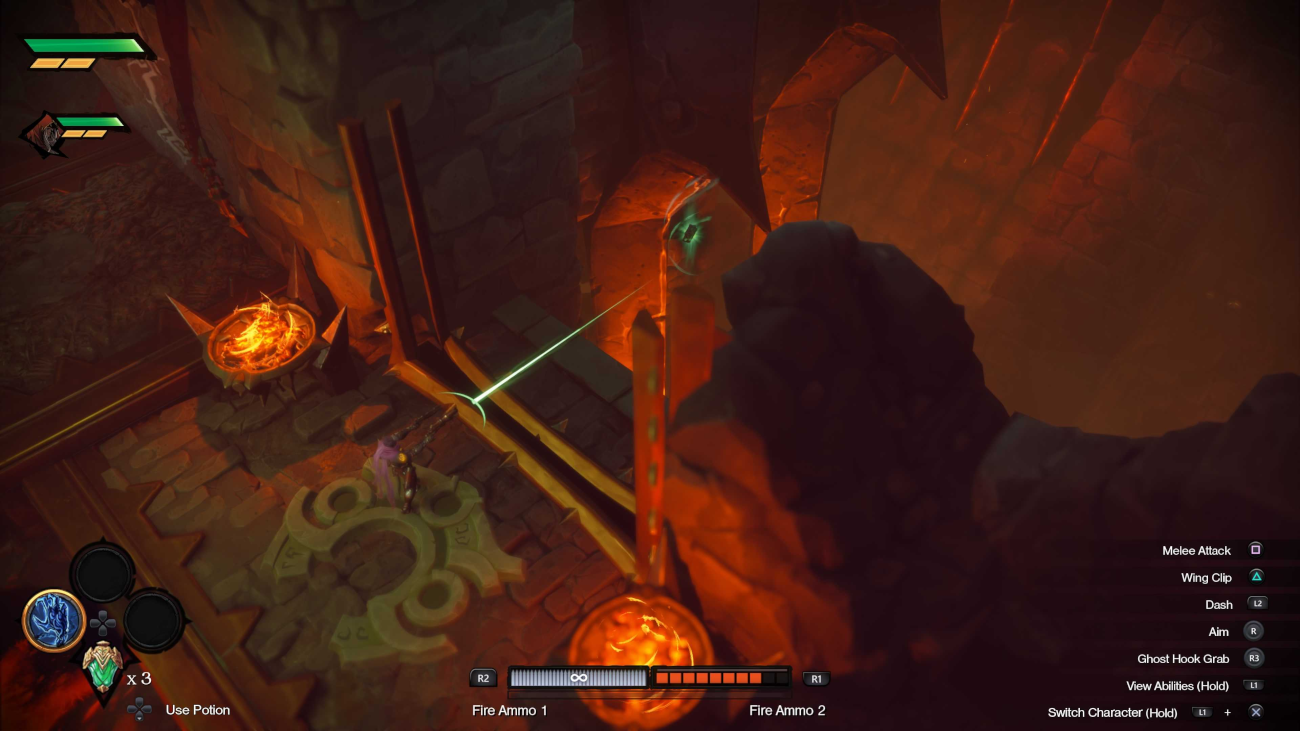Select the teal Triangle icon for Wing Clip
Screen dimensions: 1300x731
pos(1254,577)
